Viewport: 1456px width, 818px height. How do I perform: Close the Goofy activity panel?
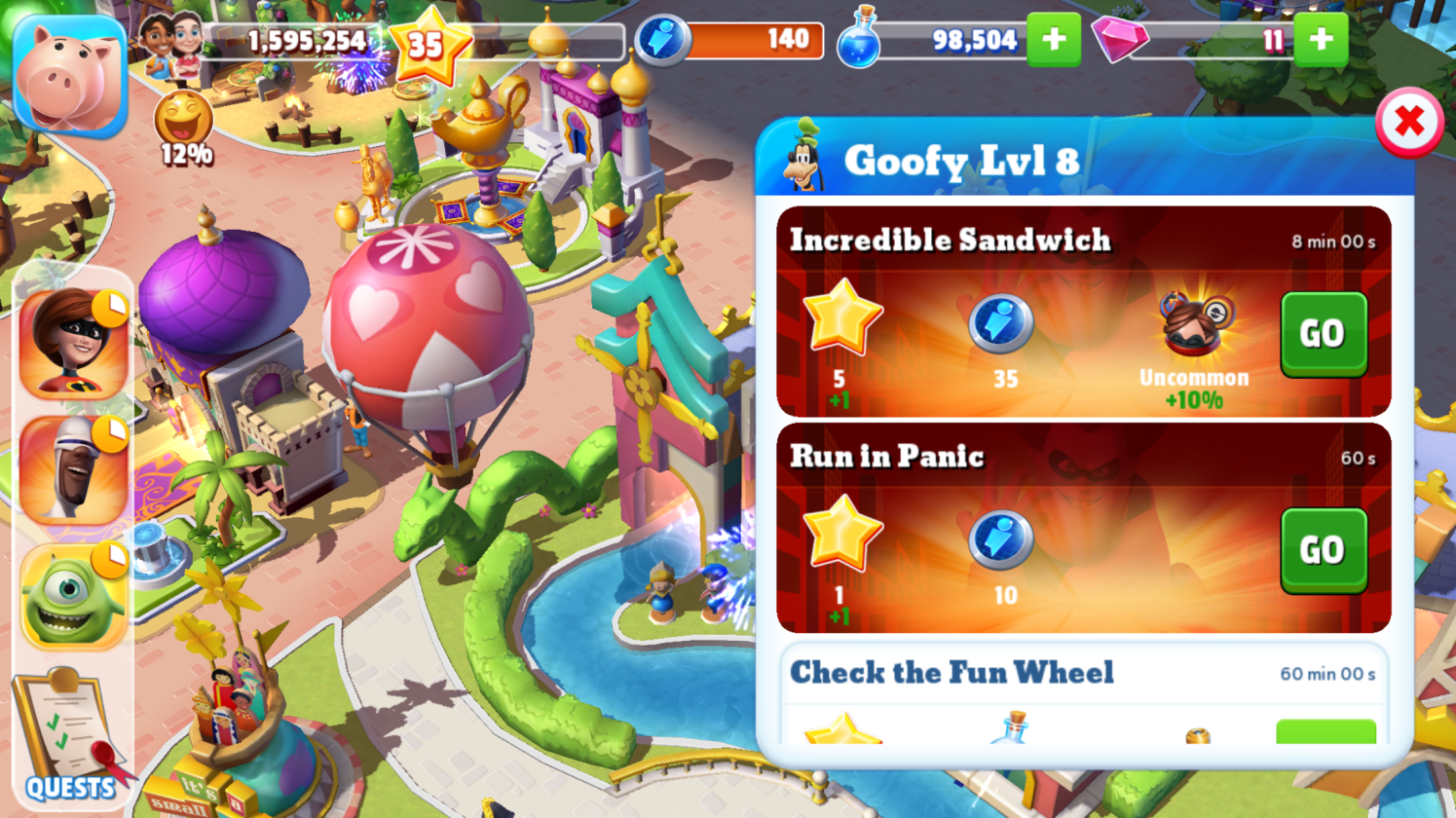tap(1408, 123)
